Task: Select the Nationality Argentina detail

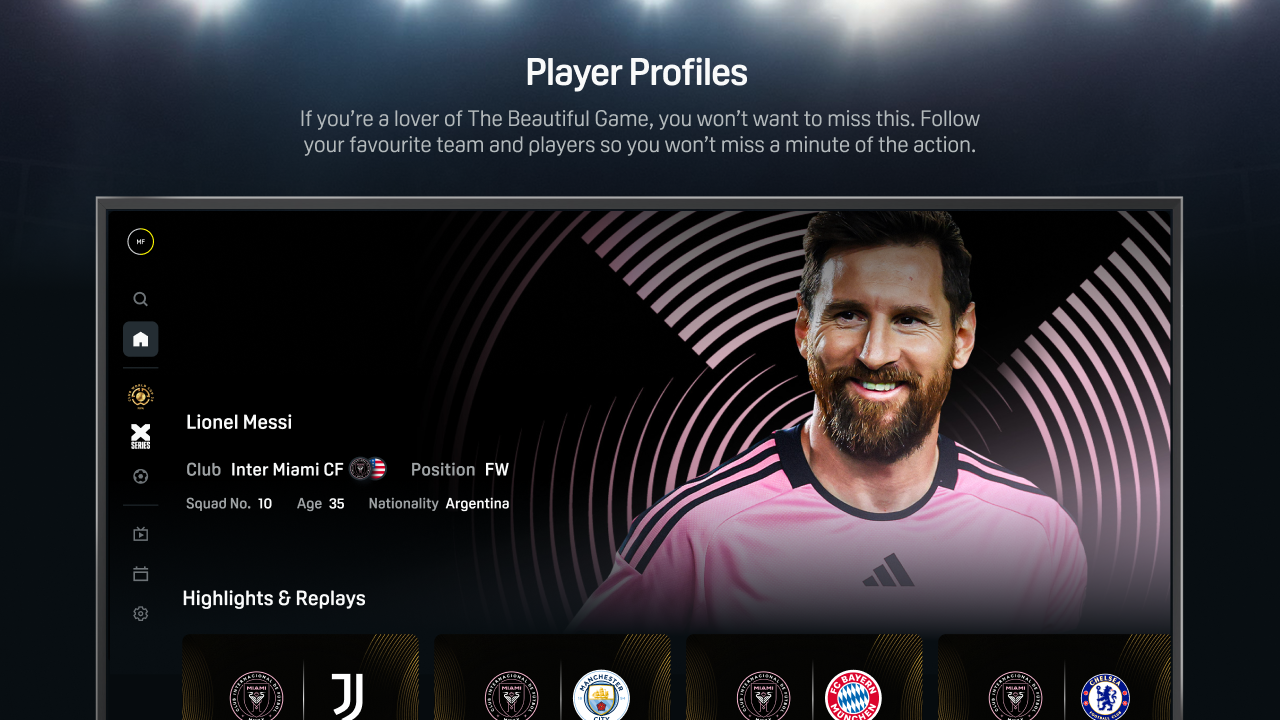Action: click(x=438, y=503)
